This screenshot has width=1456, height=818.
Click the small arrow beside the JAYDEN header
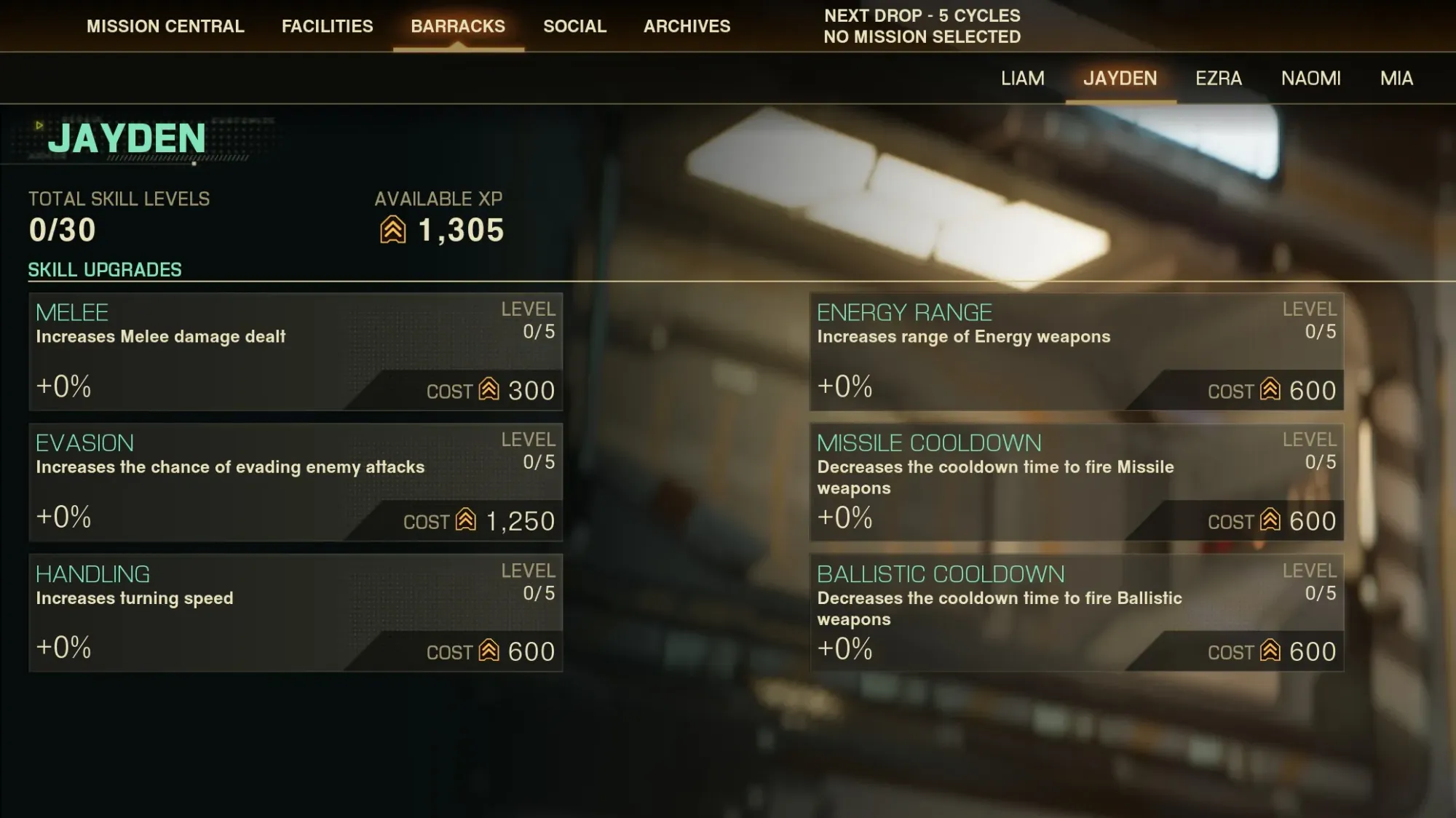pos(39,126)
